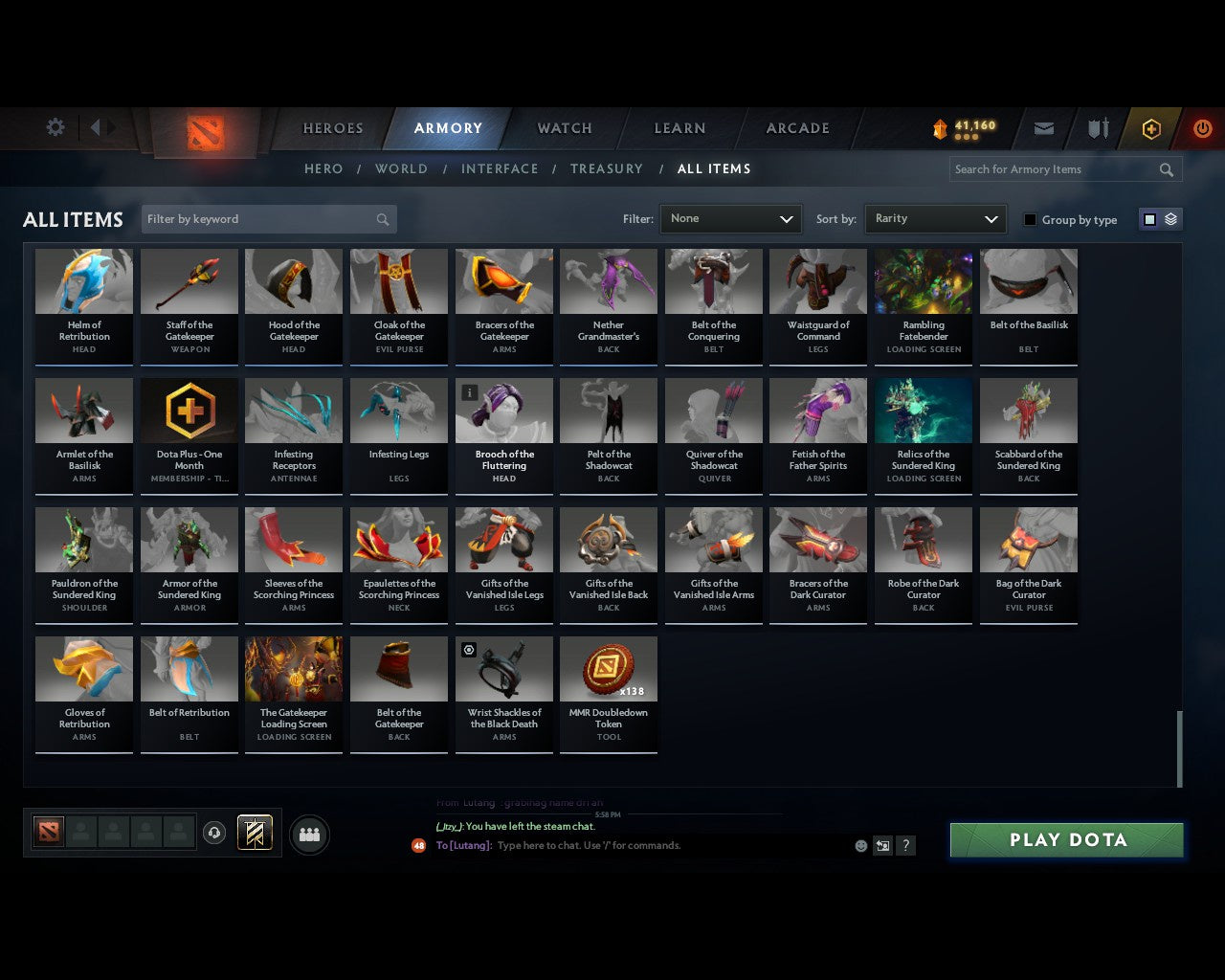Open the friends list icon near chat
Image resolution: width=1225 pixels, height=980 pixels.
[308, 835]
